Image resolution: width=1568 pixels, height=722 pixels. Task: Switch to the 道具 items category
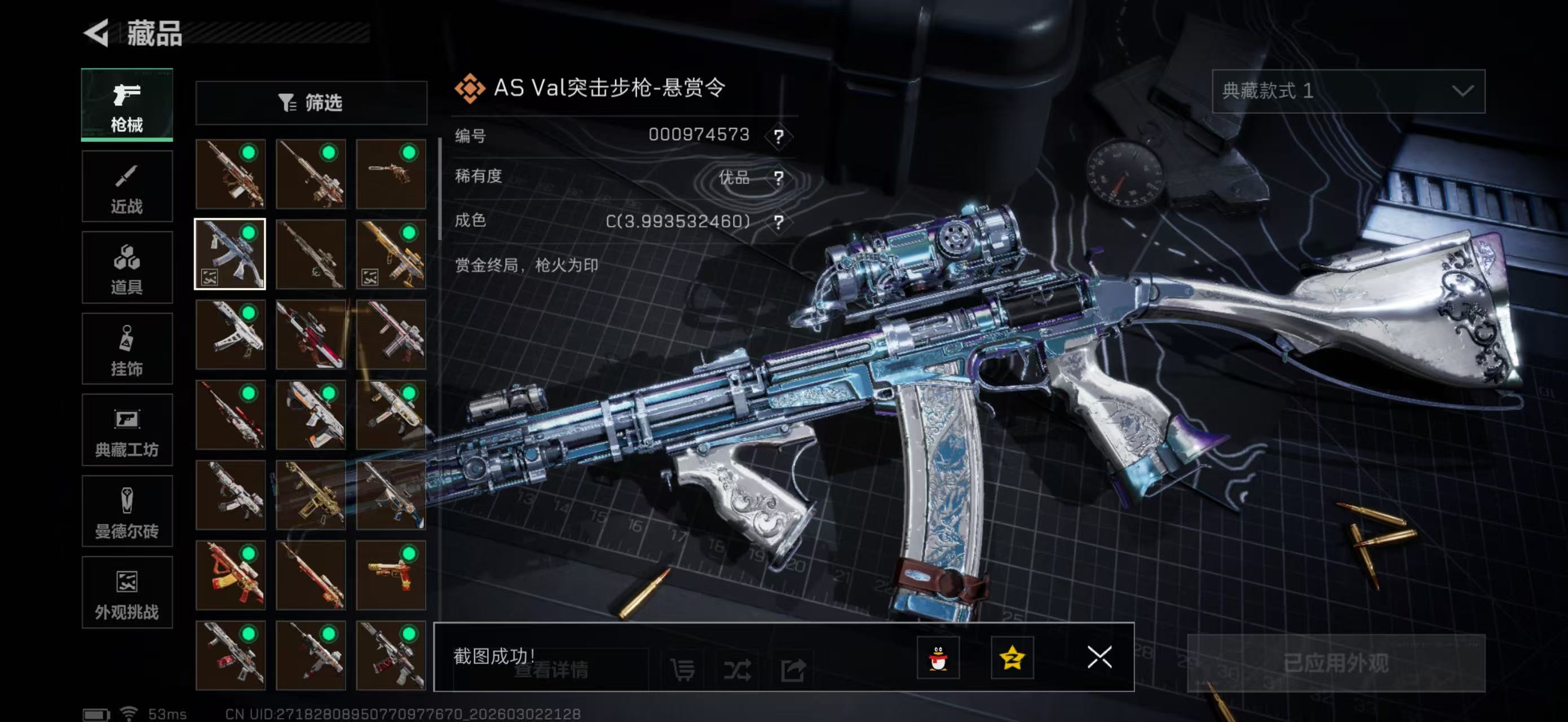point(127,268)
